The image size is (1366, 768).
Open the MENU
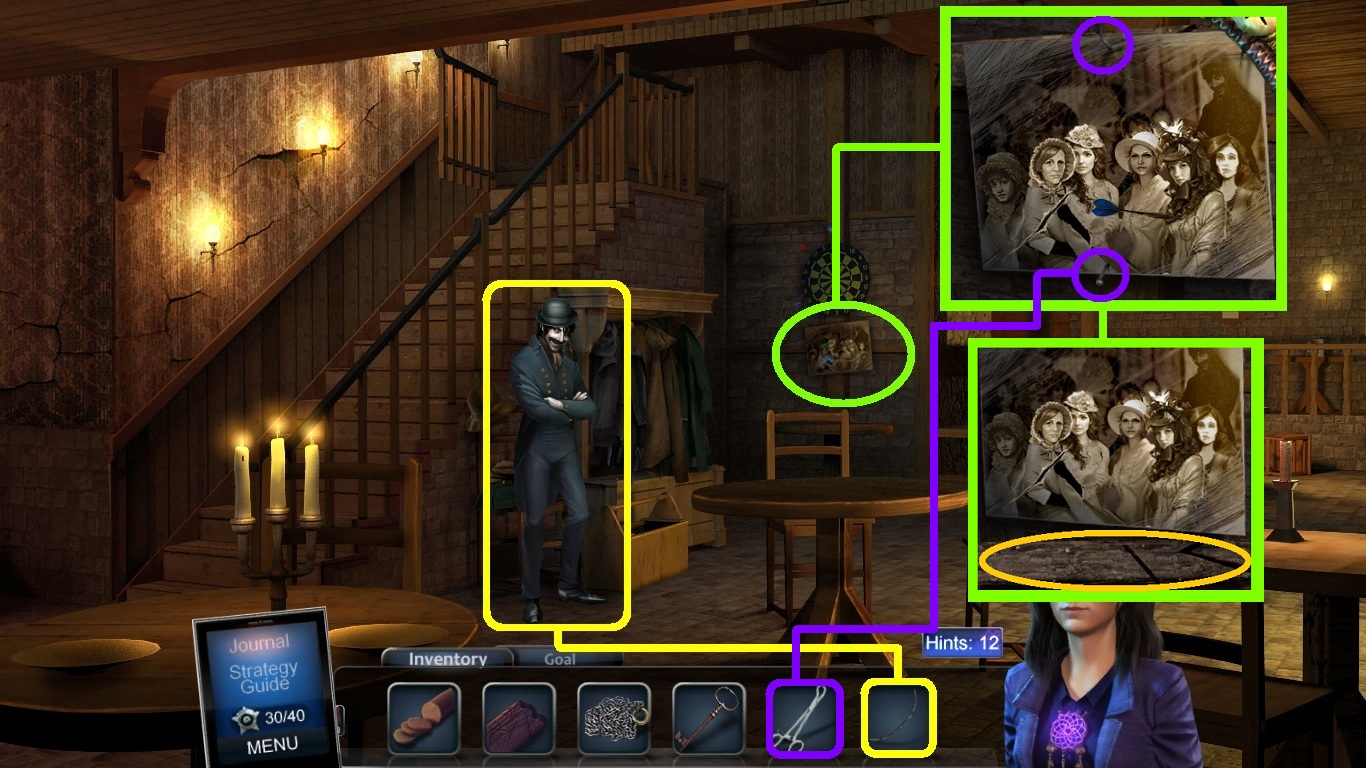271,745
